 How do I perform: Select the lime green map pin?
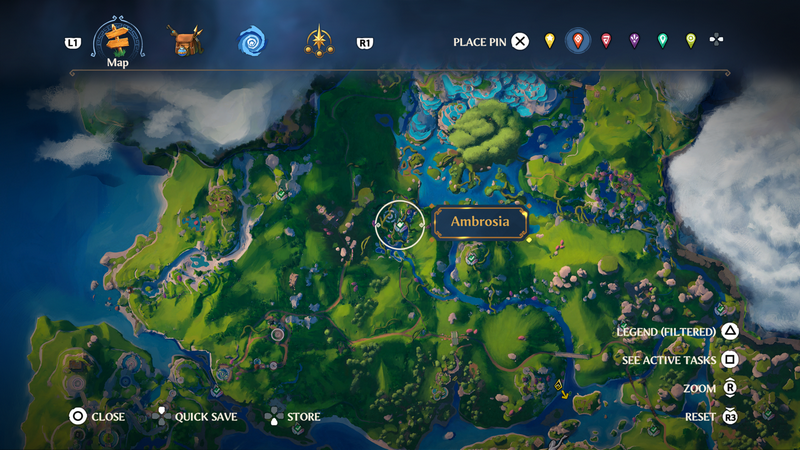click(x=690, y=41)
